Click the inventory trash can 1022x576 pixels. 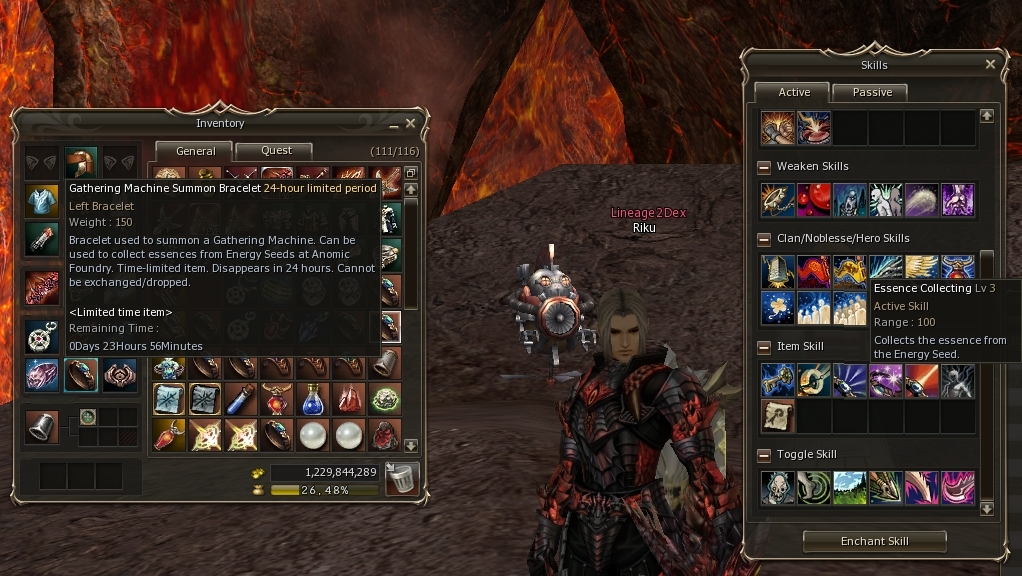(x=402, y=479)
